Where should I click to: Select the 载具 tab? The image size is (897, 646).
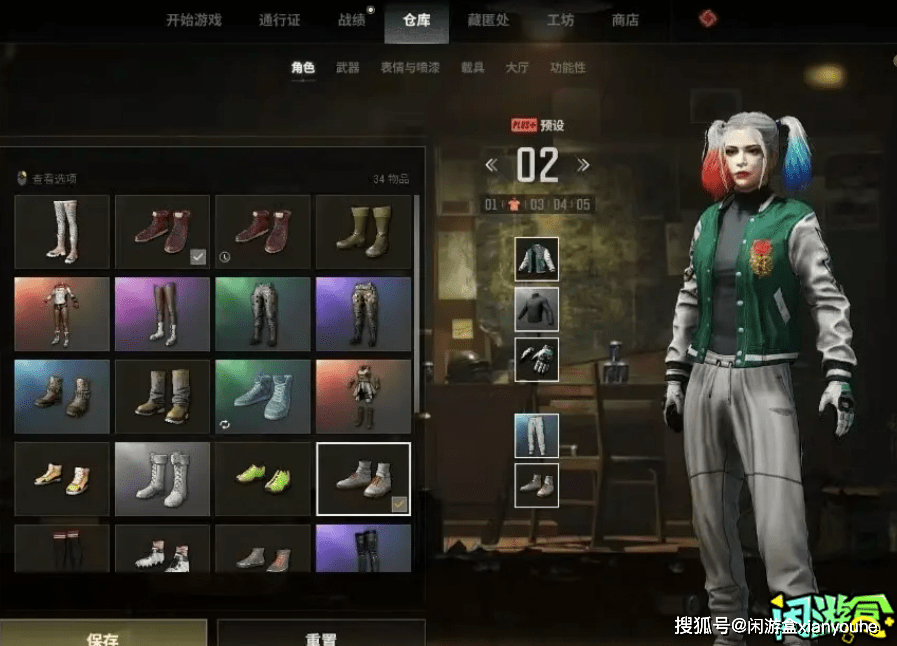coord(472,68)
